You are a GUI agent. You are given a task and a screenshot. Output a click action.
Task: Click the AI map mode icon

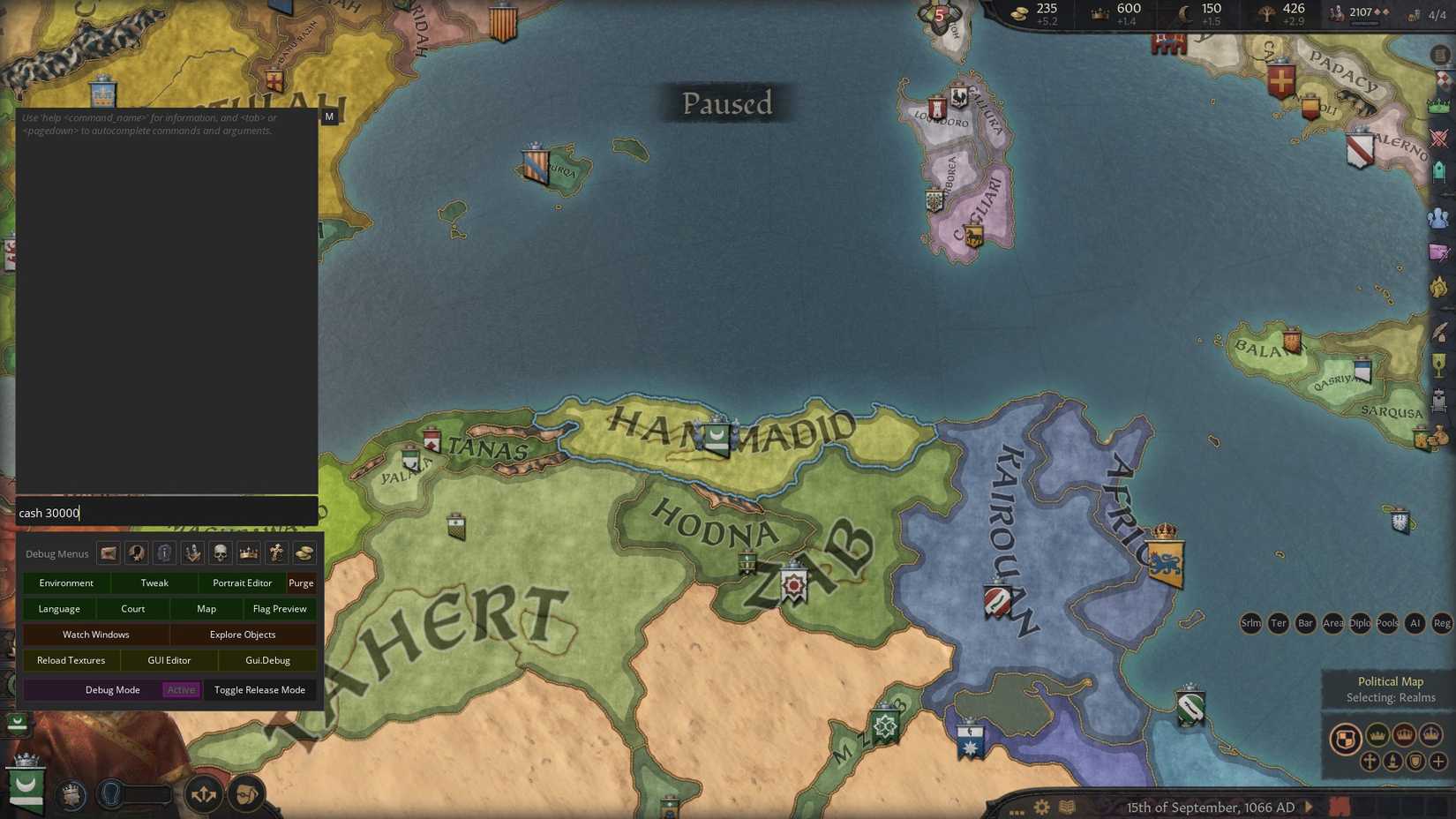click(1415, 624)
